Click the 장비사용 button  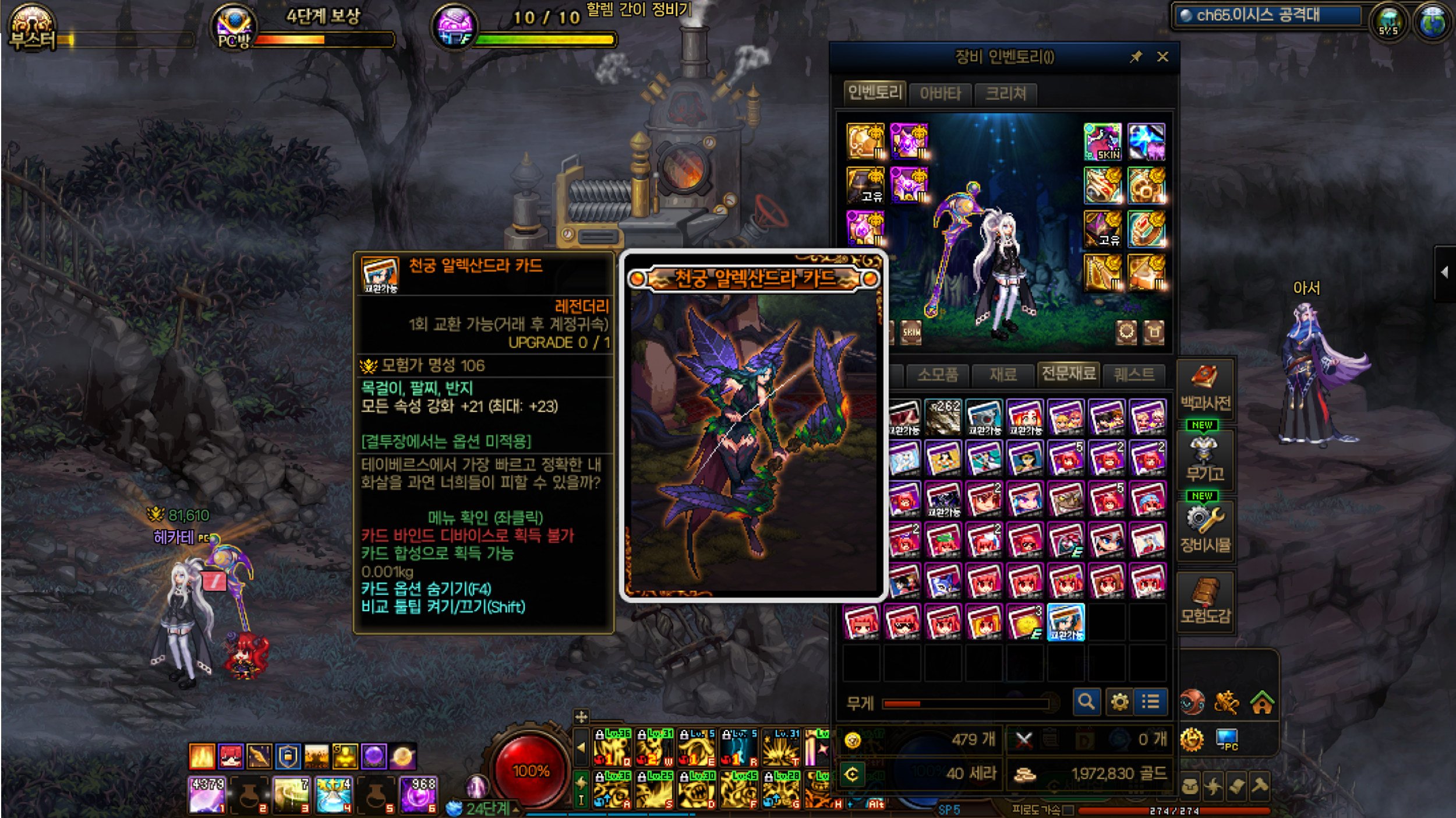[x=1205, y=529]
